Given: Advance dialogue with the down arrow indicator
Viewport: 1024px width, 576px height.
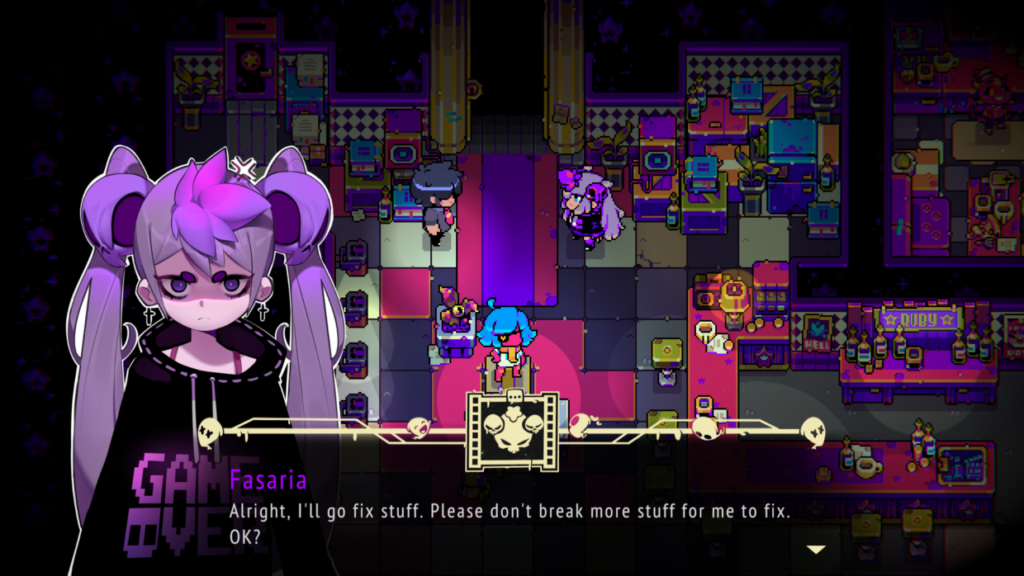Looking at the screenshot, I should (816, 549).
